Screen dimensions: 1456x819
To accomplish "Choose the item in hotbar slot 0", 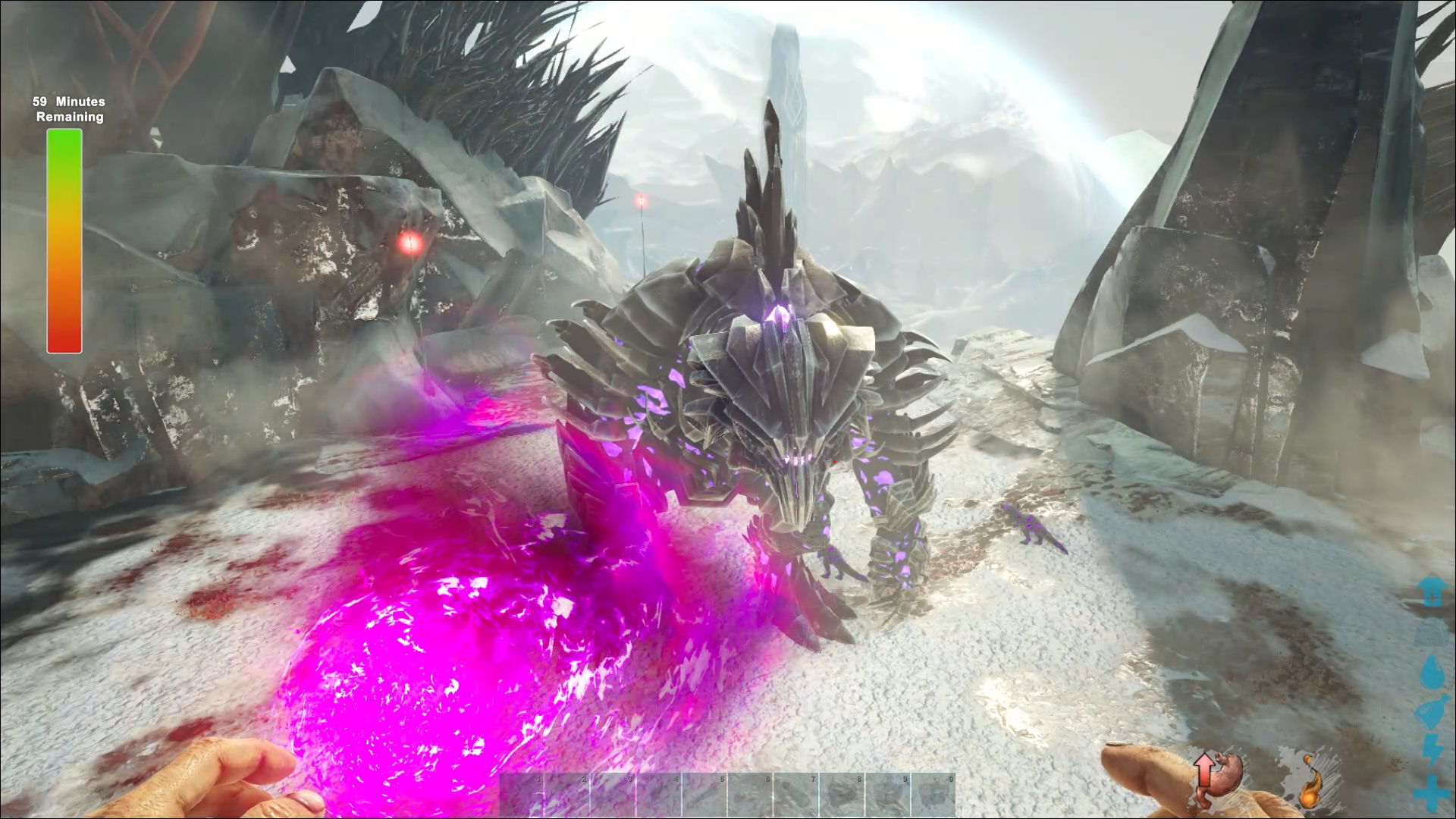I will [933, 795].
